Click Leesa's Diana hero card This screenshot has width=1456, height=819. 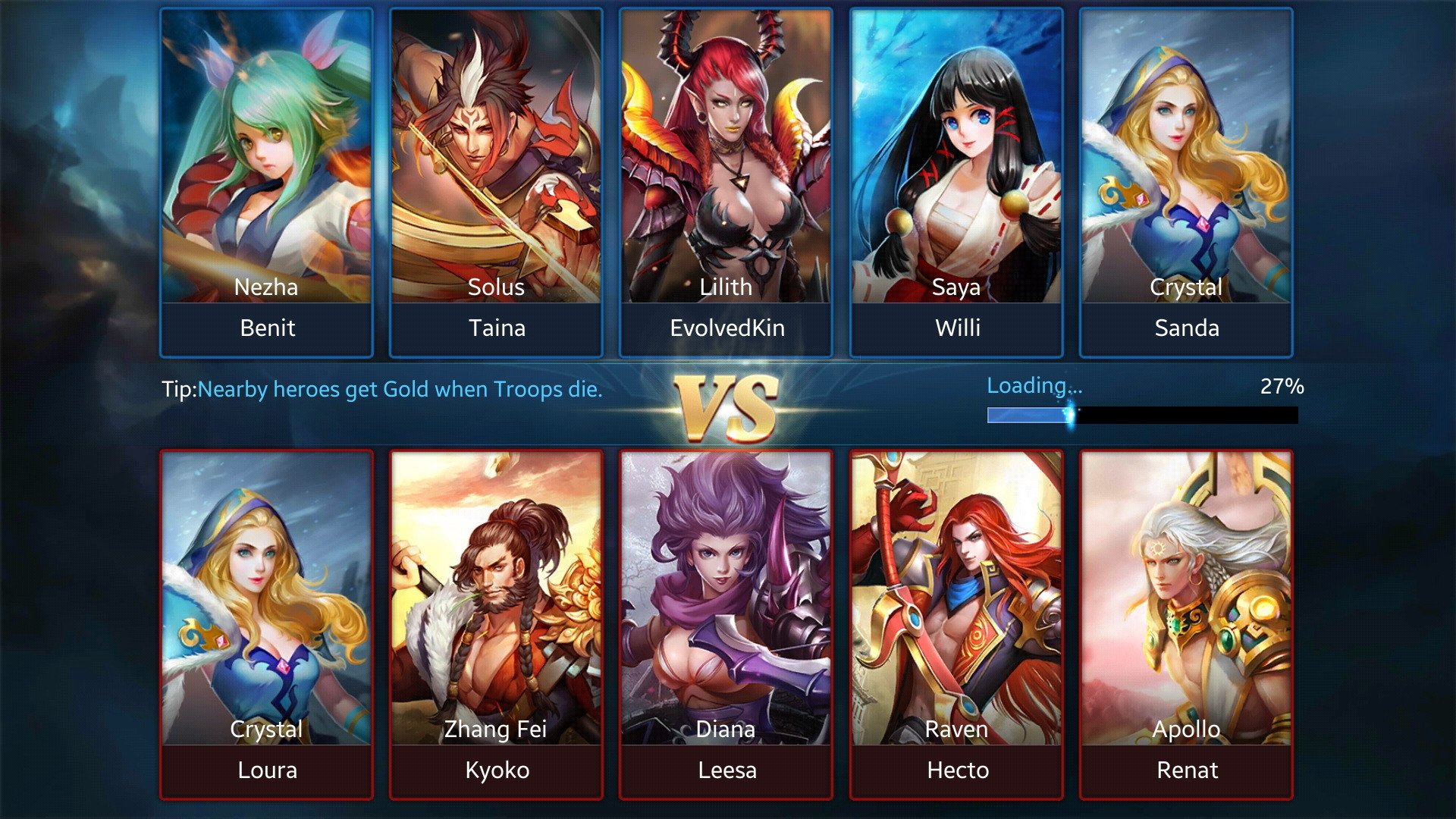click(726, 623)
